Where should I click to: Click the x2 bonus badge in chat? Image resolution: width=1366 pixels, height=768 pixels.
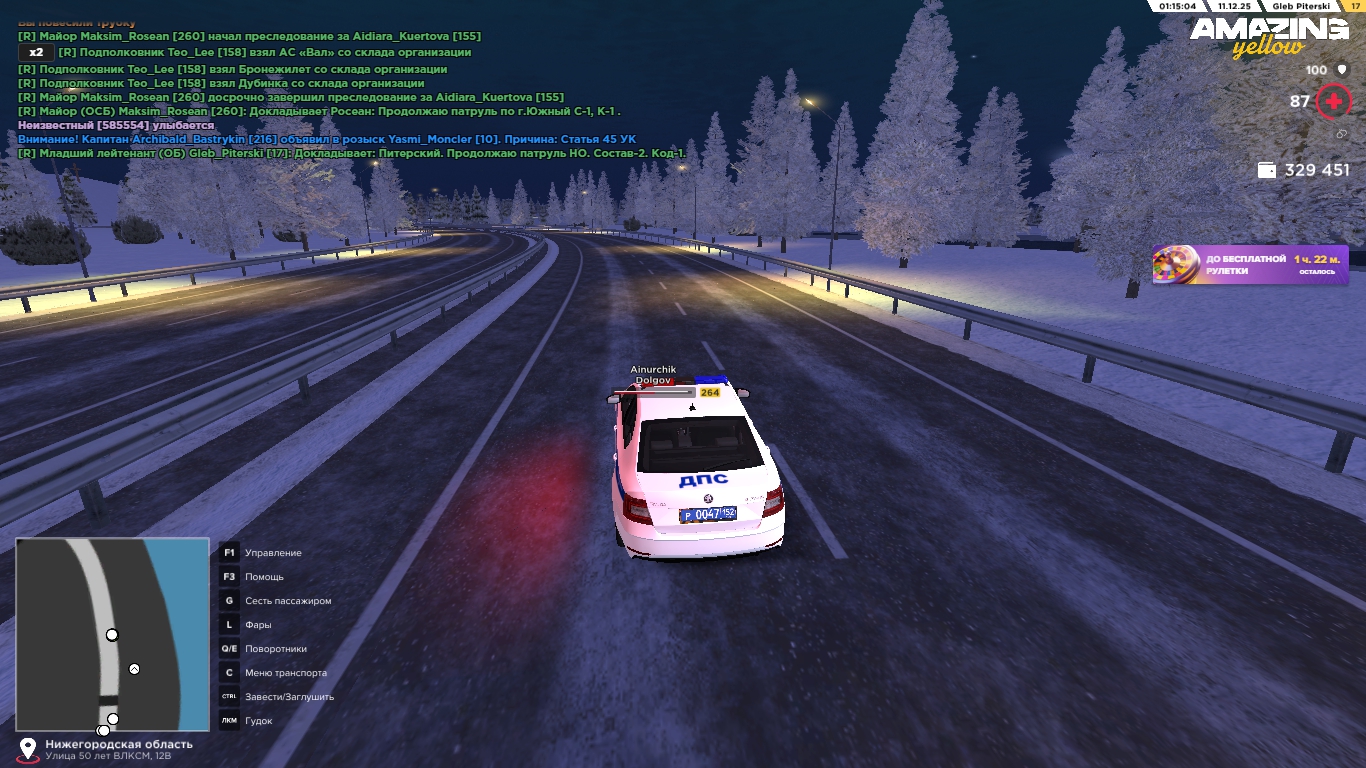36,52
